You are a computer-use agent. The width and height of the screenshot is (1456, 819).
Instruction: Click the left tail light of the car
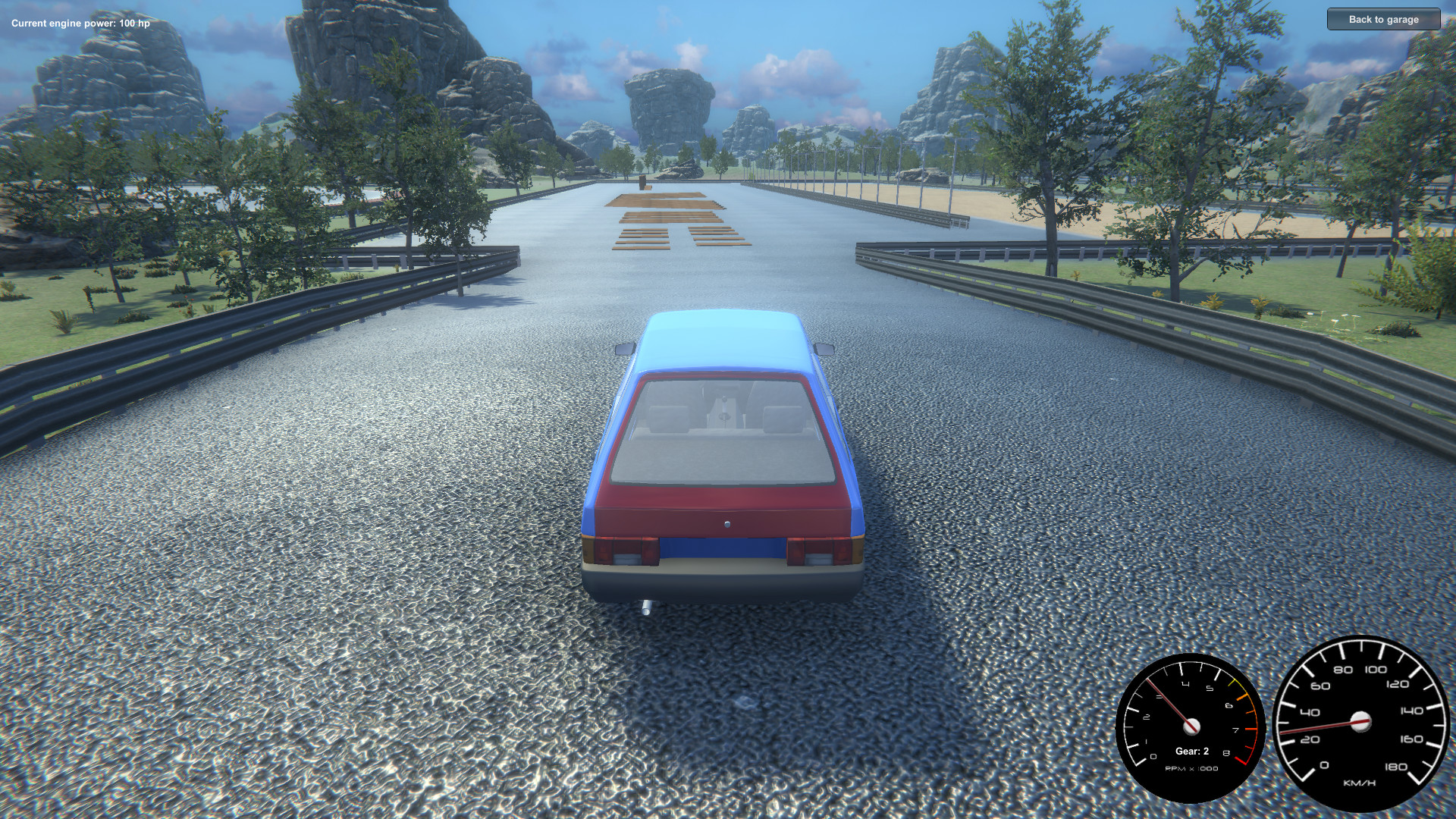click(624, 550)
